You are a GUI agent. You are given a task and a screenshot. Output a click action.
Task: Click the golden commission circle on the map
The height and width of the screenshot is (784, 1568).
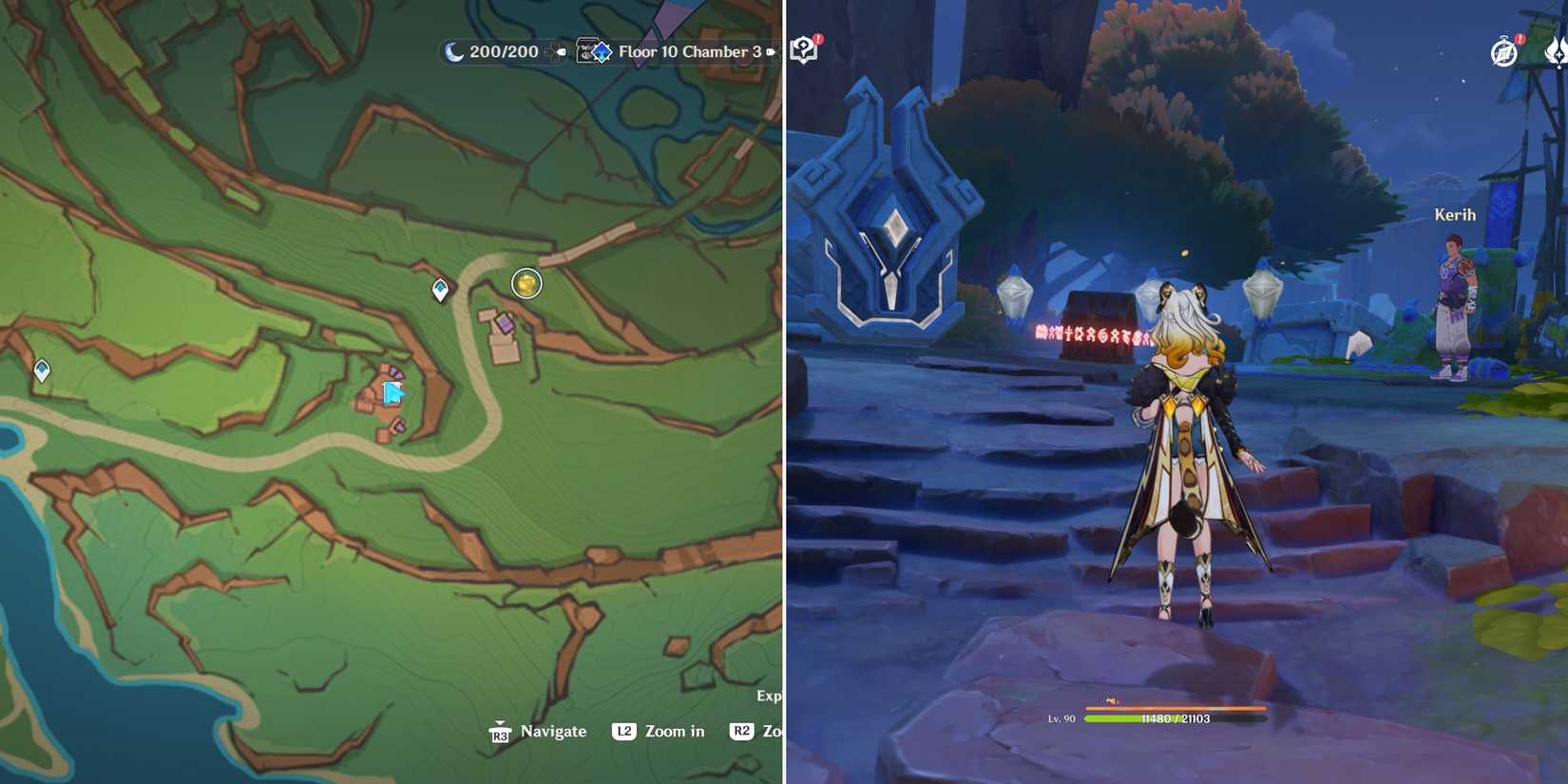point(526,282)
